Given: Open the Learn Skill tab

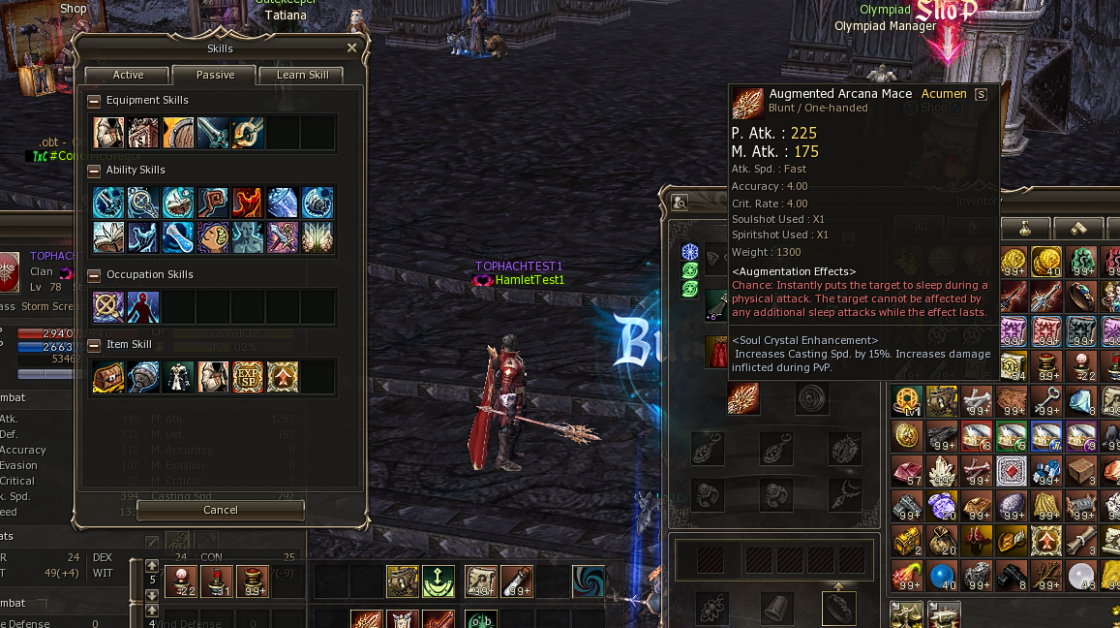Looking at the screenshot, I should 301,75.
